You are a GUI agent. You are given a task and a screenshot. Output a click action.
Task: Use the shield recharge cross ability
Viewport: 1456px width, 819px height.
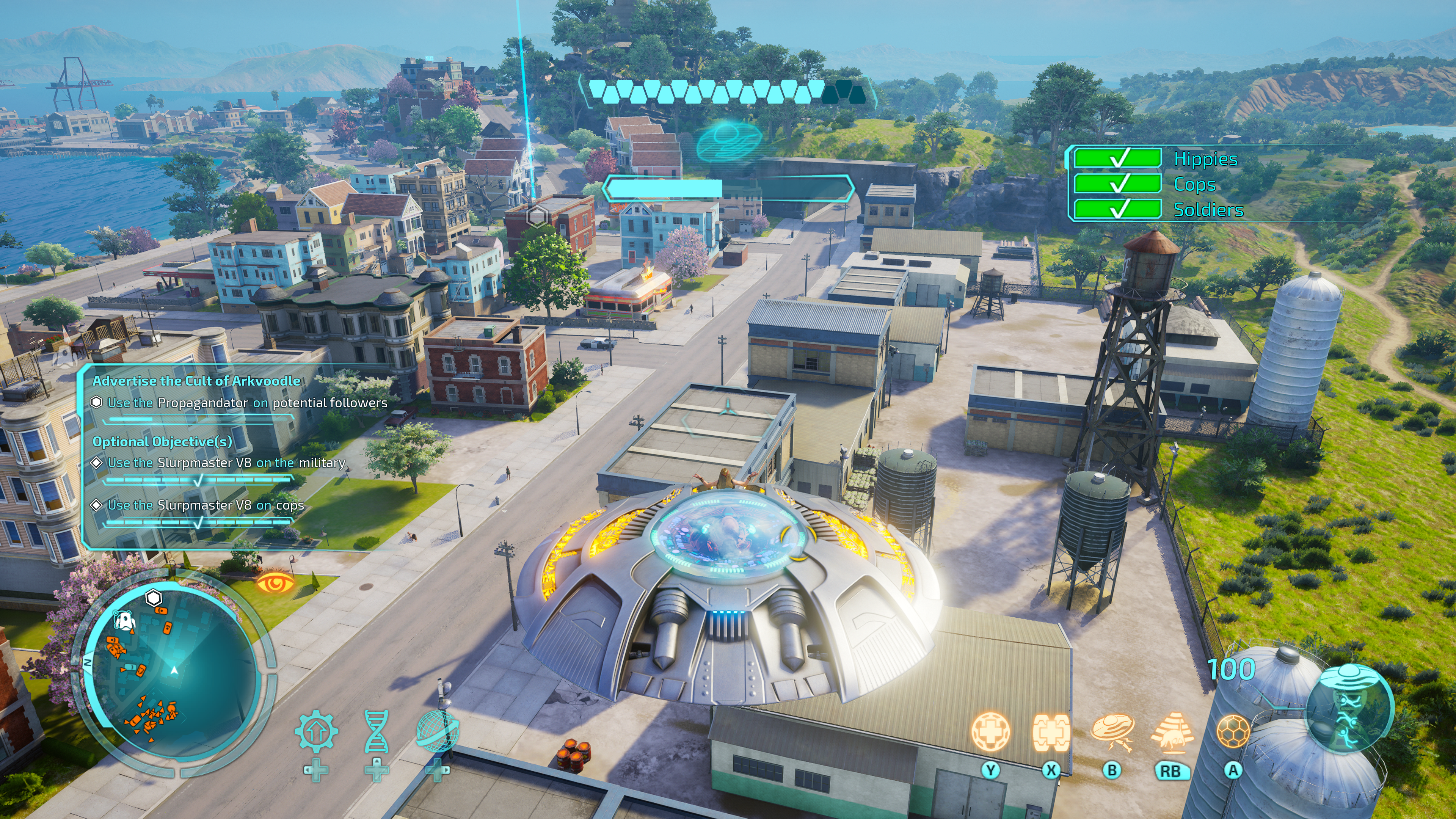click(x=1051, y=731)
